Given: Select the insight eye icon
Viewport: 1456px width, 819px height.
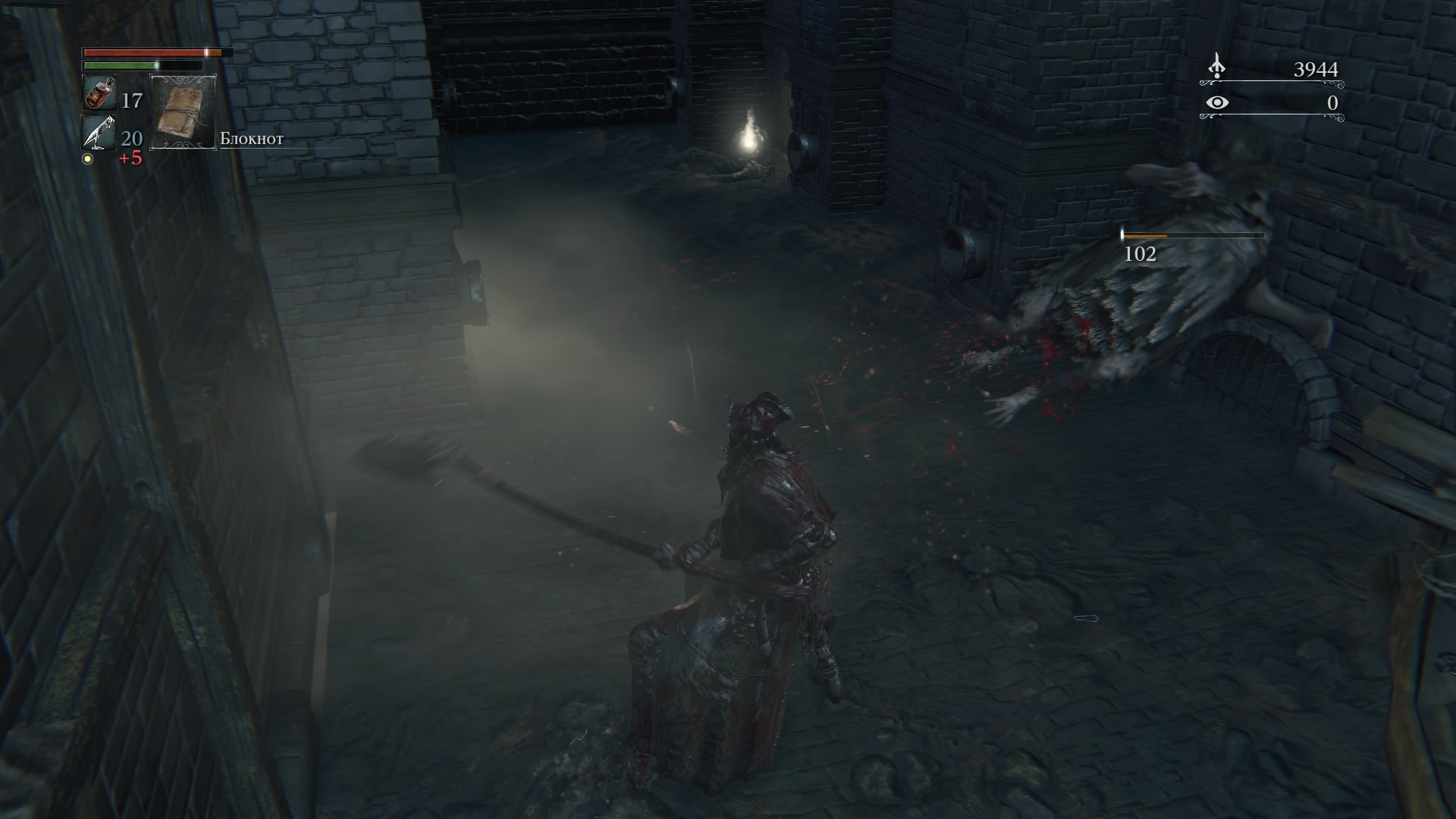Looking at the screenshot, I should tap(1216, 102).
